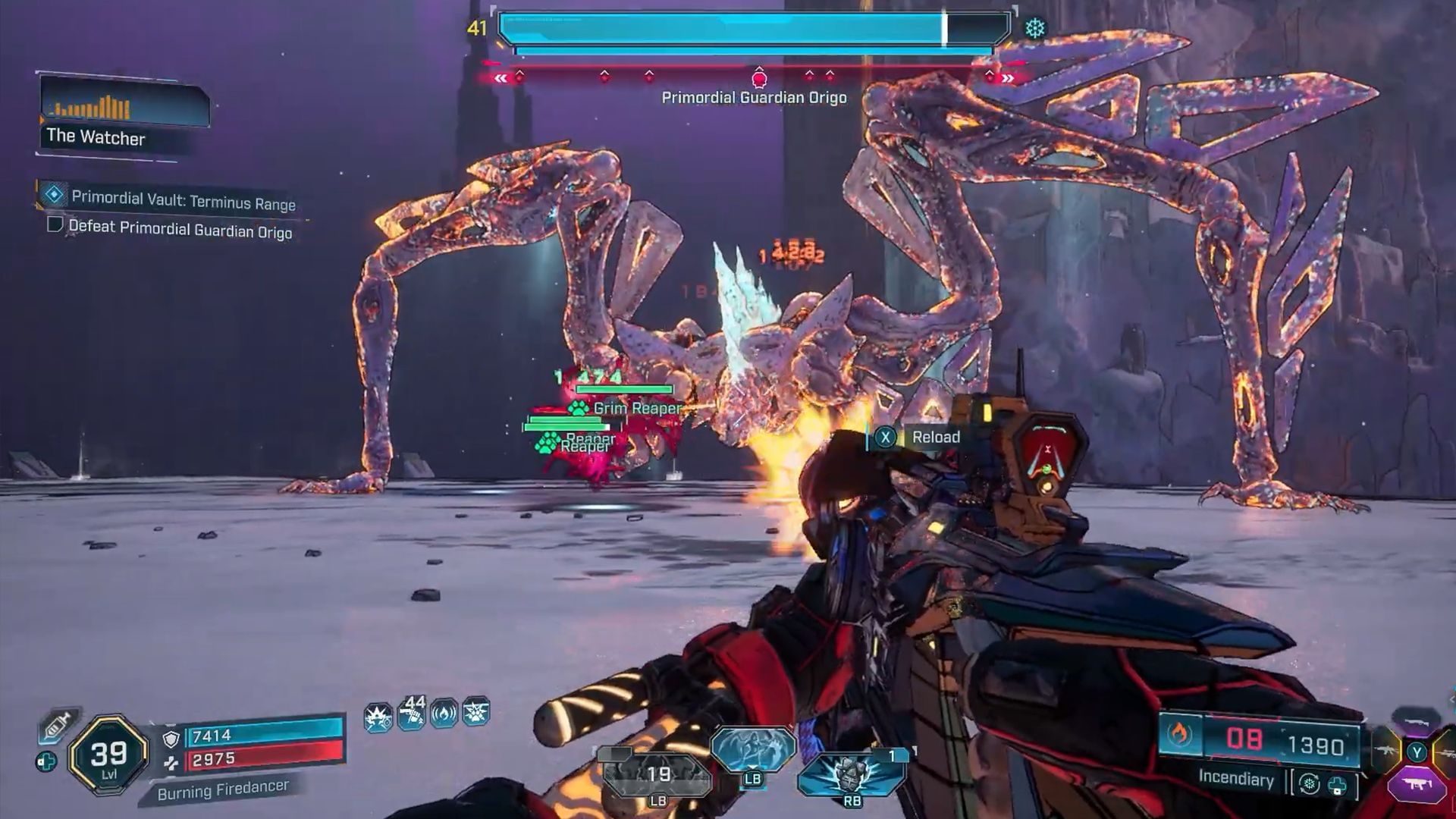Select the ordnance slot showing 19
The height and width of the screenshot is (819, 1456).
[x=657, y=775]
